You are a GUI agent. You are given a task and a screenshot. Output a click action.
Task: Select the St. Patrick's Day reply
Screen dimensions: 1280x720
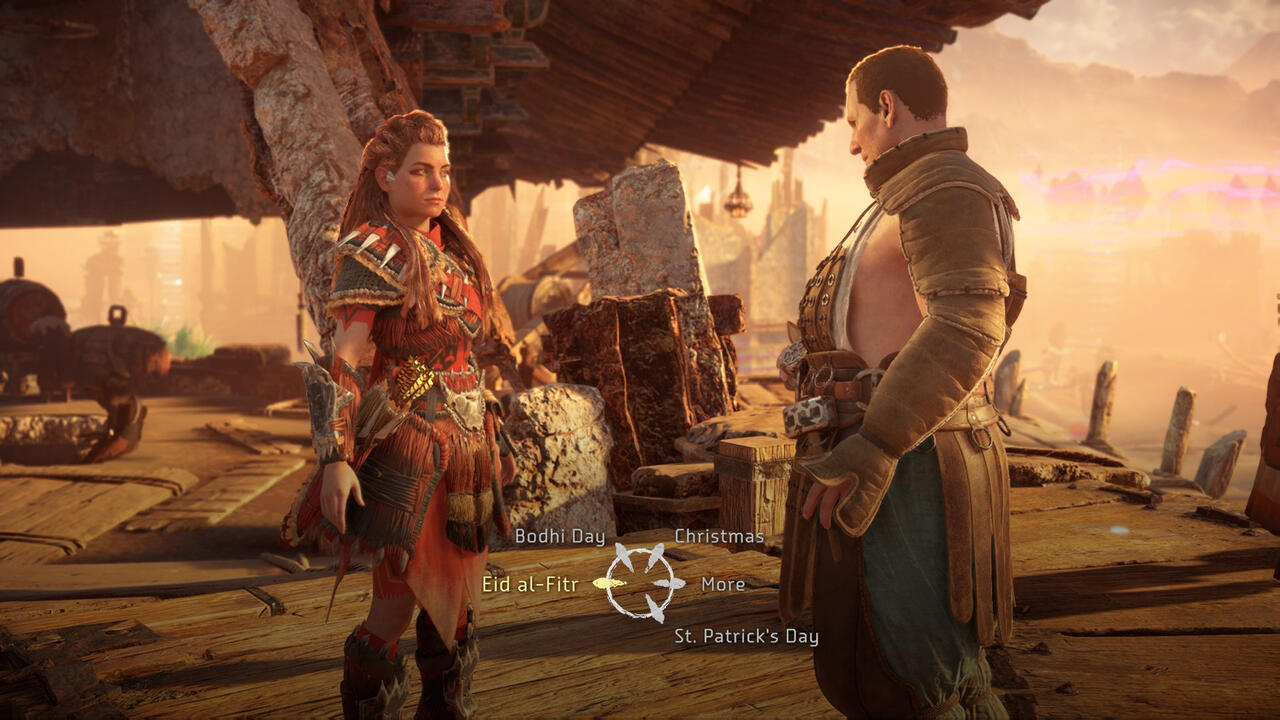coord(746,637)
